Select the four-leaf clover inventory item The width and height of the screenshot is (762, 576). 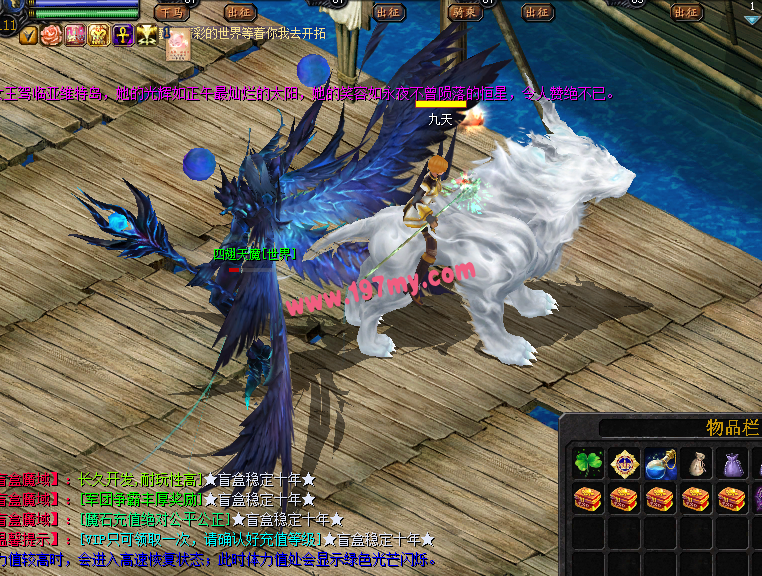[588, 463]
